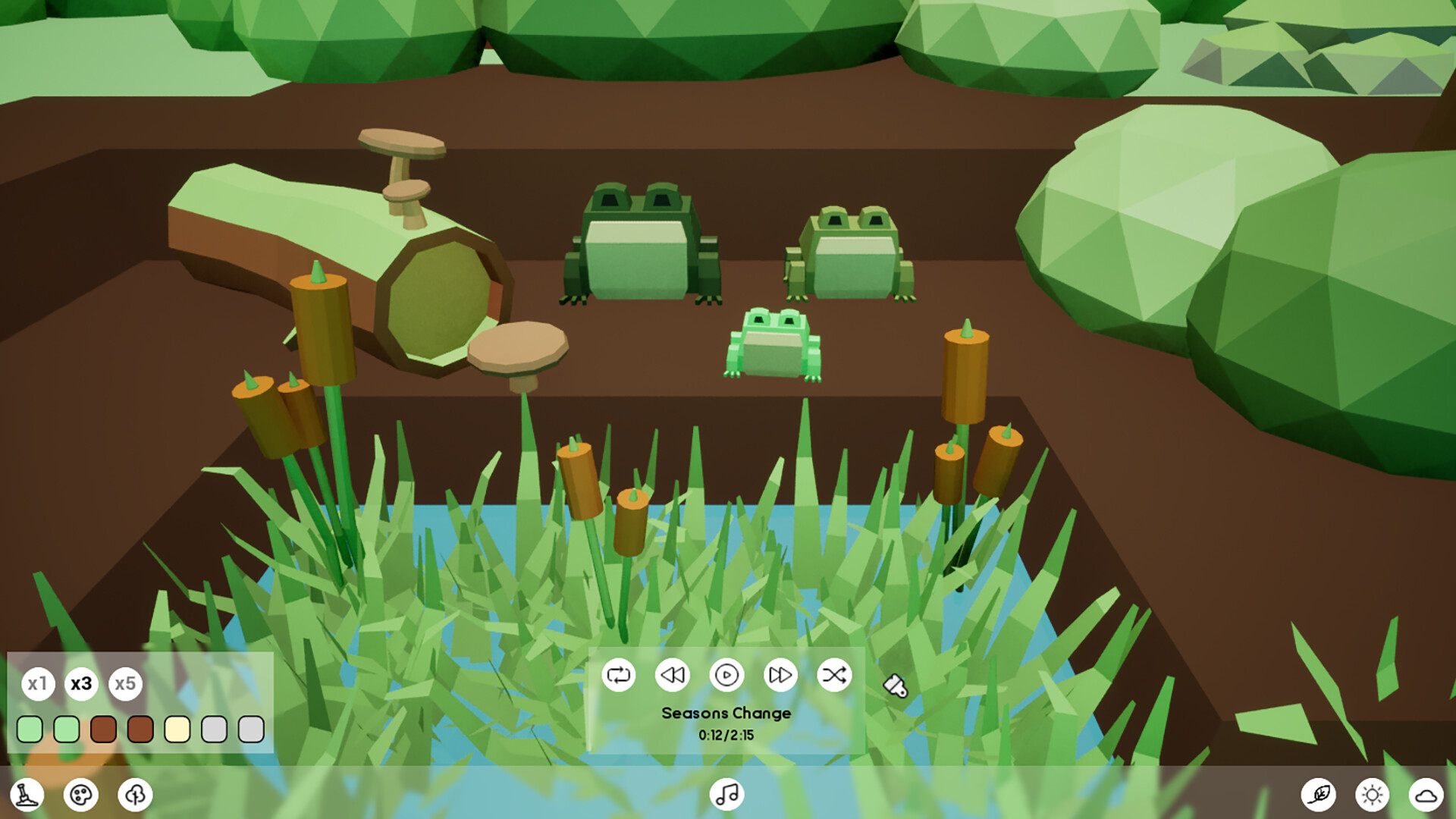Skip forward to the next track
Screen dimensions: 1456x819
pyautogui.click(x=780, y=673)
